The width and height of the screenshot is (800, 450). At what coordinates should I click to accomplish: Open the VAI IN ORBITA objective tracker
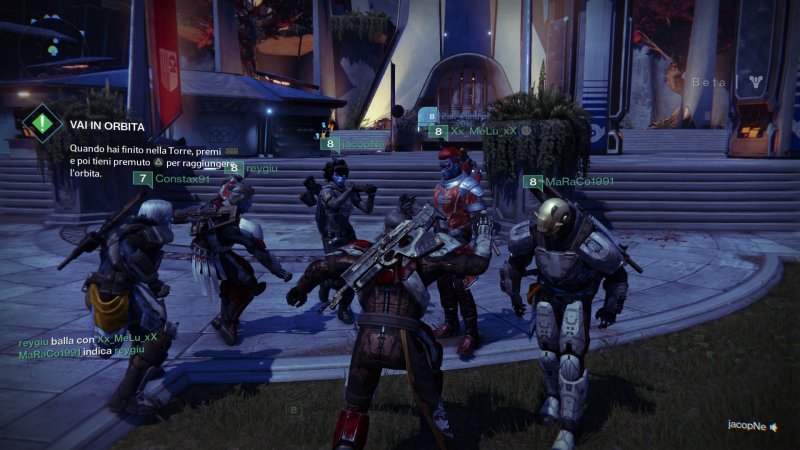(107, 127)
